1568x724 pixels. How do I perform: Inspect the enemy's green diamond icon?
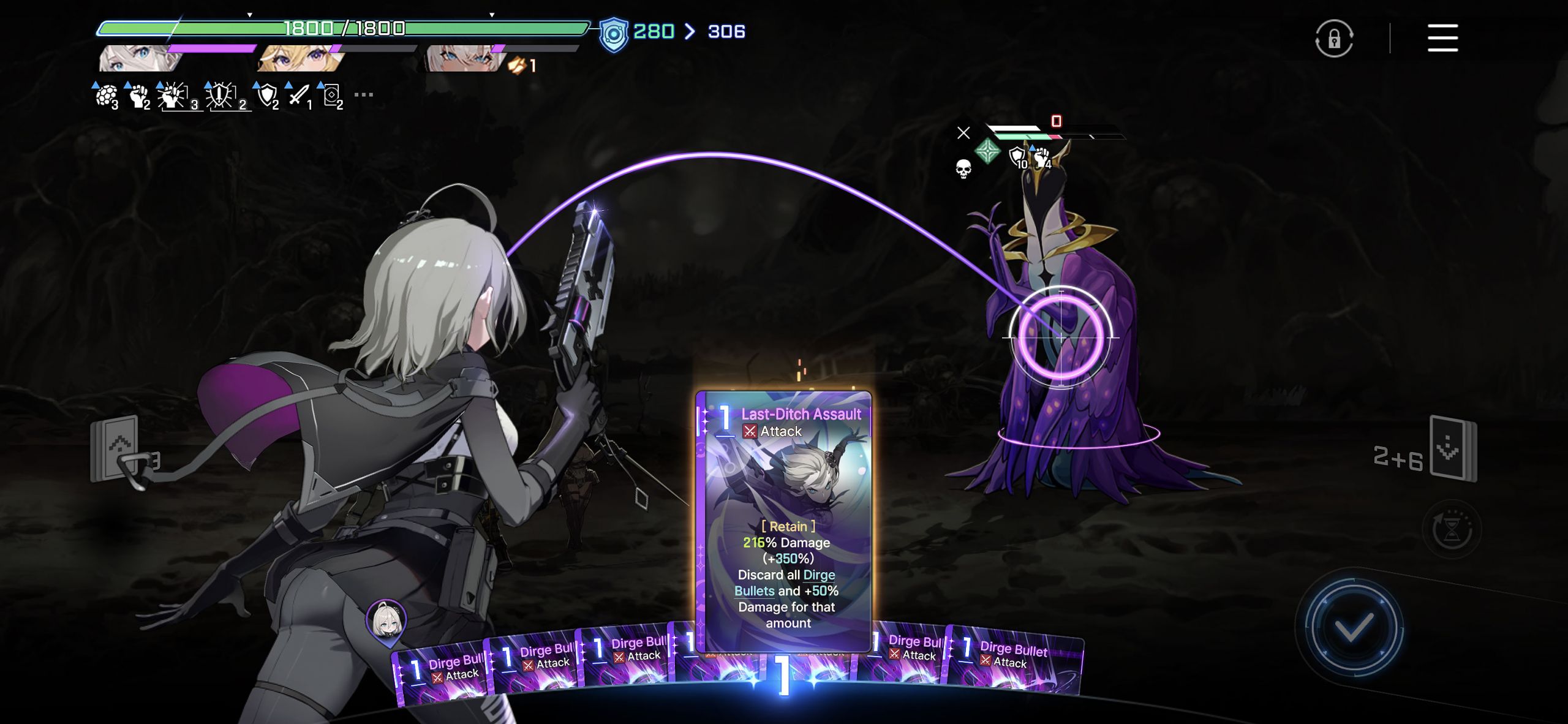point(987,151)
